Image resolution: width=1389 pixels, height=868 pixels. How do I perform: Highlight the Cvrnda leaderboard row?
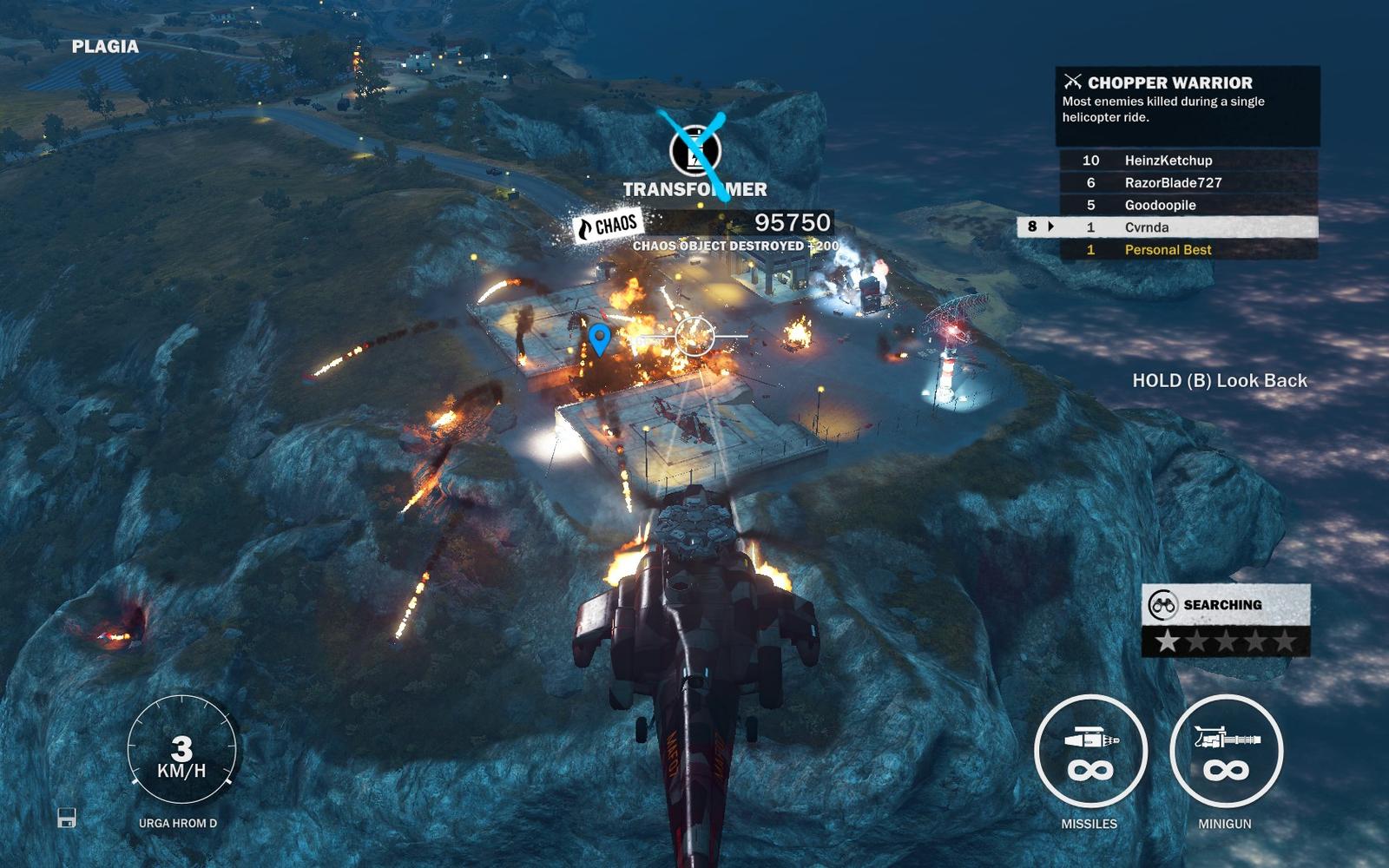1168,227
